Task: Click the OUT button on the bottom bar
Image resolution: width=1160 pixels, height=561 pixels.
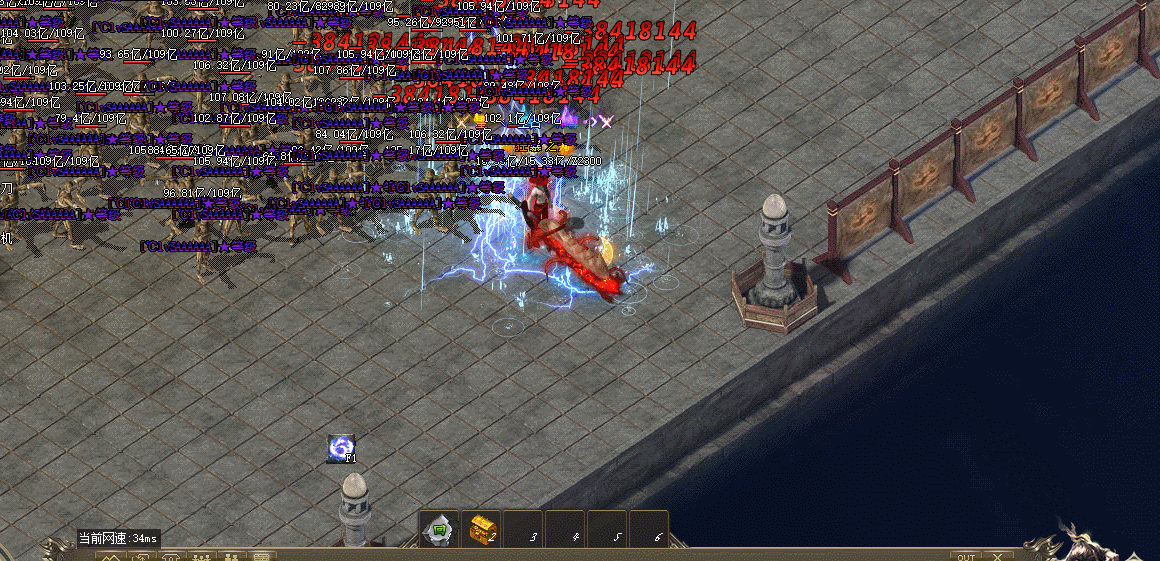Action: pos(966,556)
